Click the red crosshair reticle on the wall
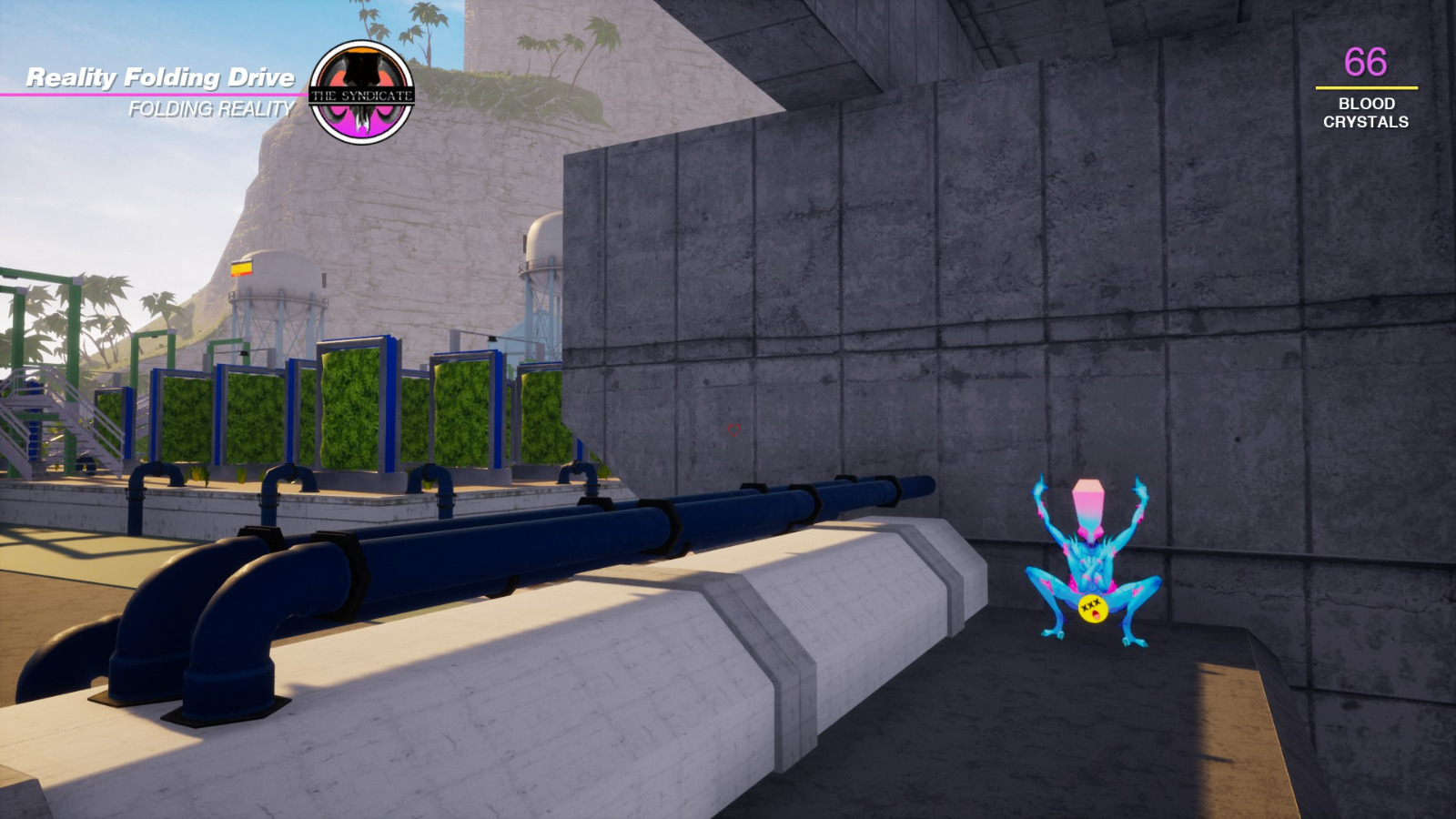The height and width of the screenshot is (819, 1456). click(x=733, y=431)
